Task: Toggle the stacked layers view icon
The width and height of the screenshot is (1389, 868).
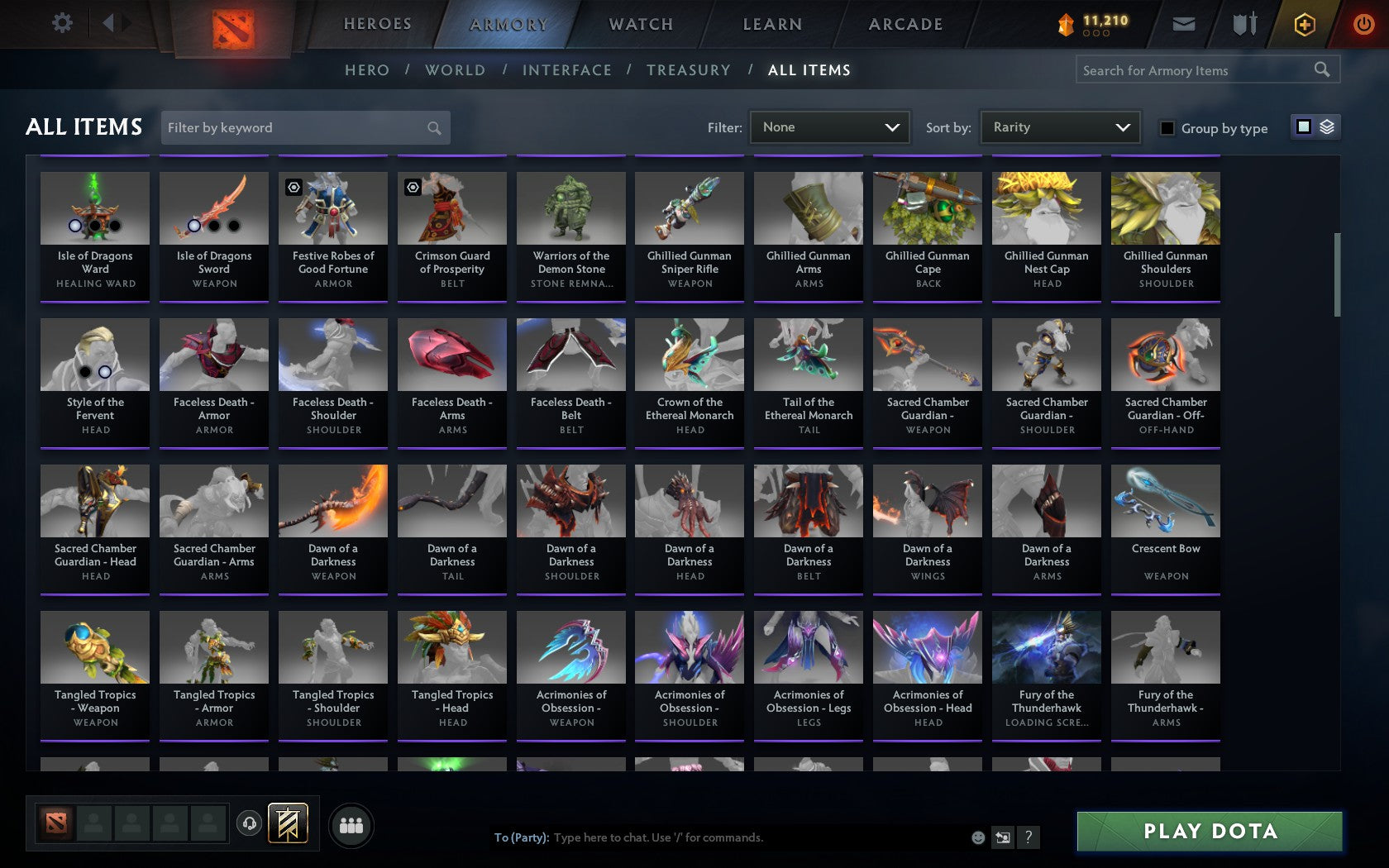Action: click(x=1326, y=128)
